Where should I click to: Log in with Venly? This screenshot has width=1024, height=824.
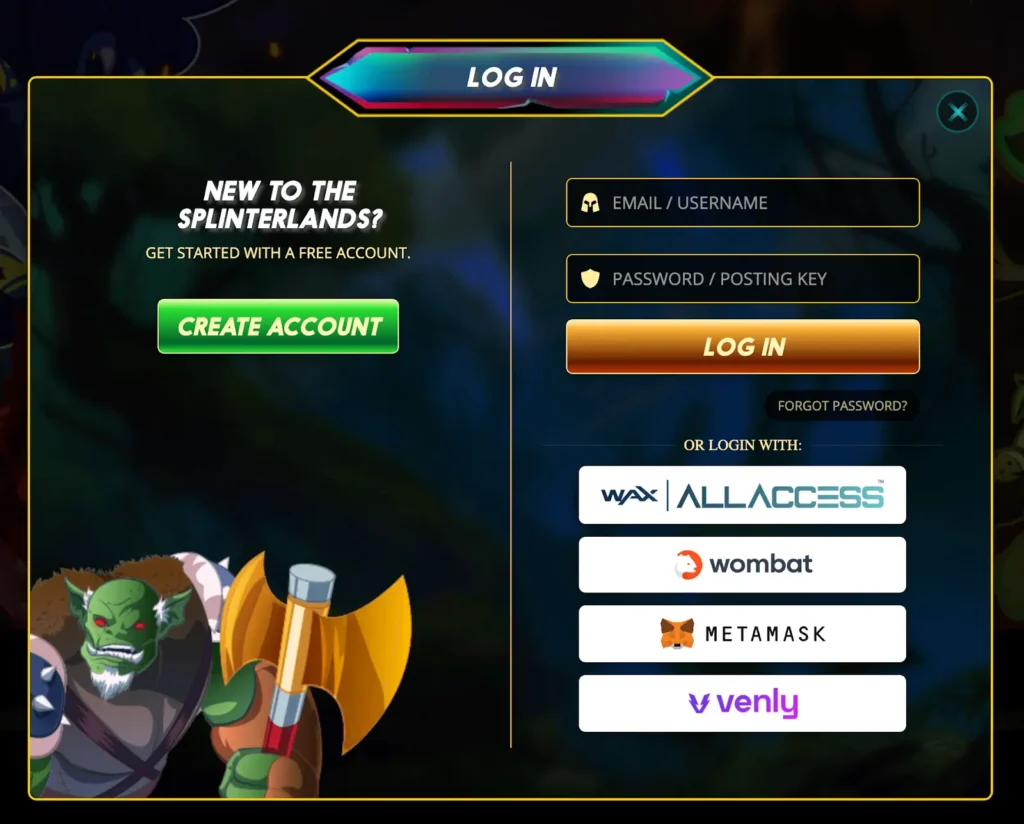point(742,703)
